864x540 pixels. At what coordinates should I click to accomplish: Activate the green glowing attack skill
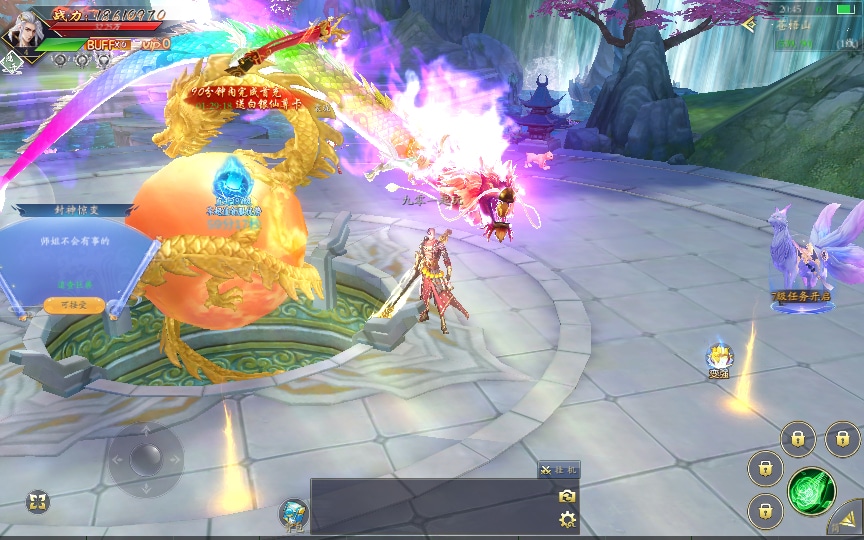[811, 491]
